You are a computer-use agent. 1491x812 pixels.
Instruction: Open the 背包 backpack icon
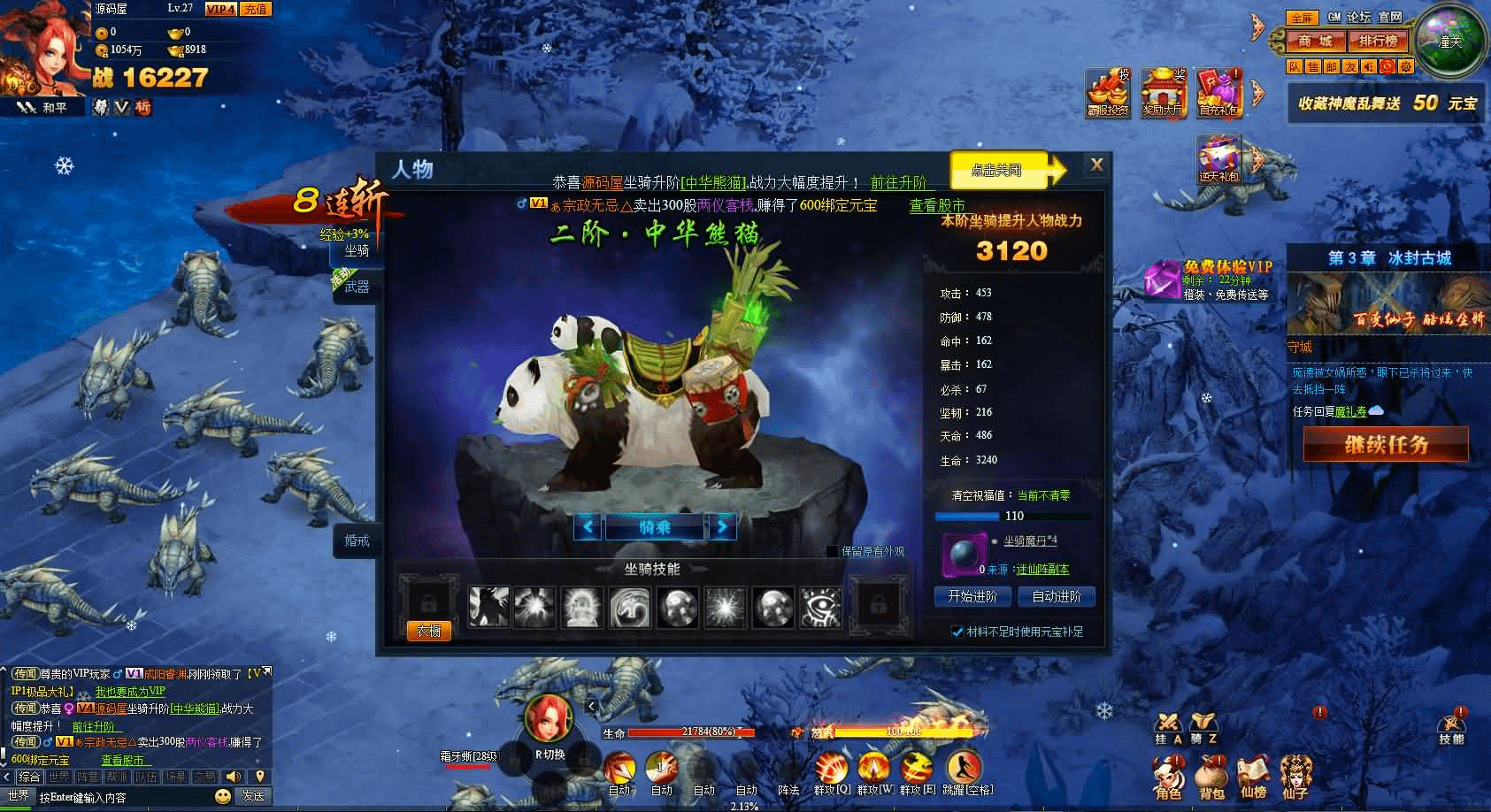[1210, 776]
